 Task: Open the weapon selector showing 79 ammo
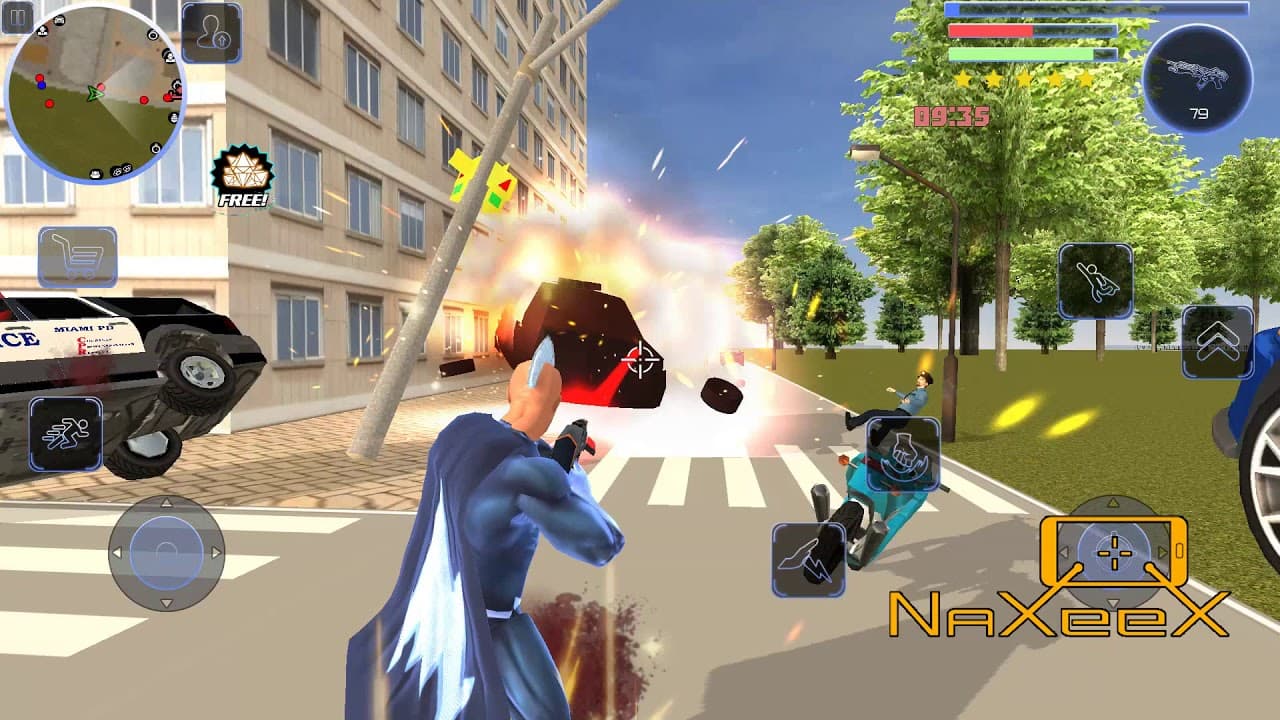coord(1197,79)
